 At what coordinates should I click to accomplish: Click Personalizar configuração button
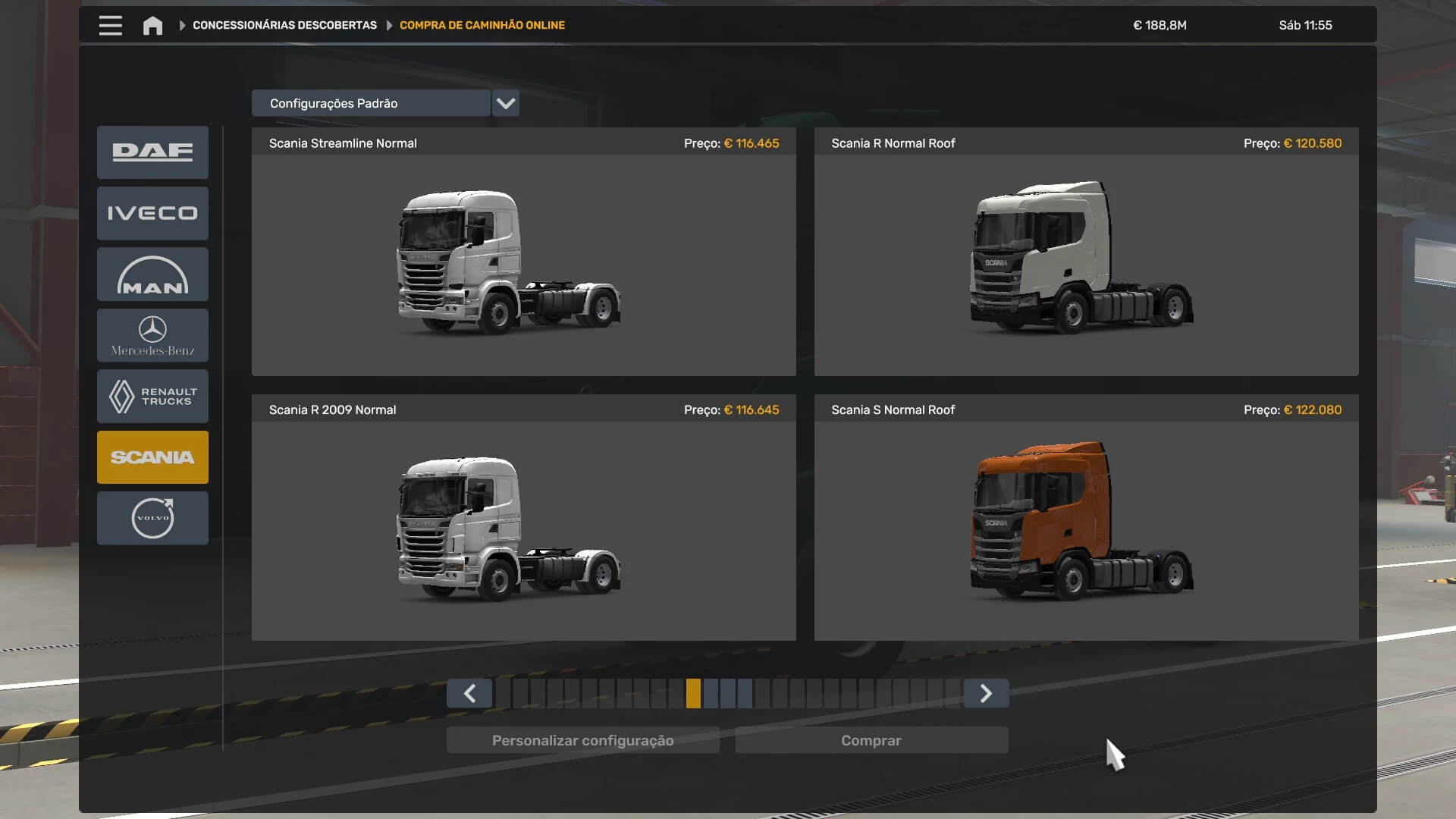pyautogui.click(x=582, y=740)
